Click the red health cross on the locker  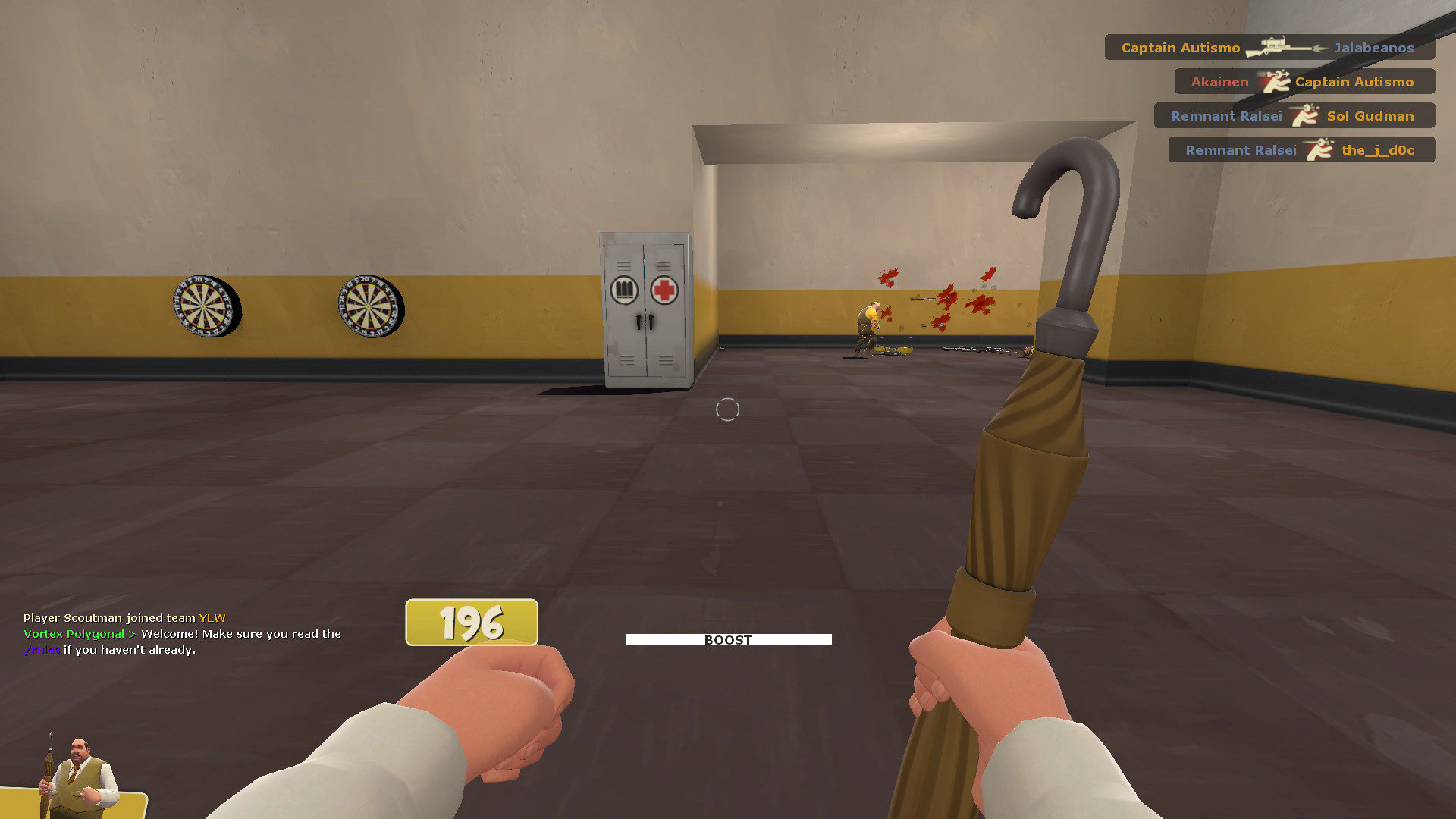666,290
